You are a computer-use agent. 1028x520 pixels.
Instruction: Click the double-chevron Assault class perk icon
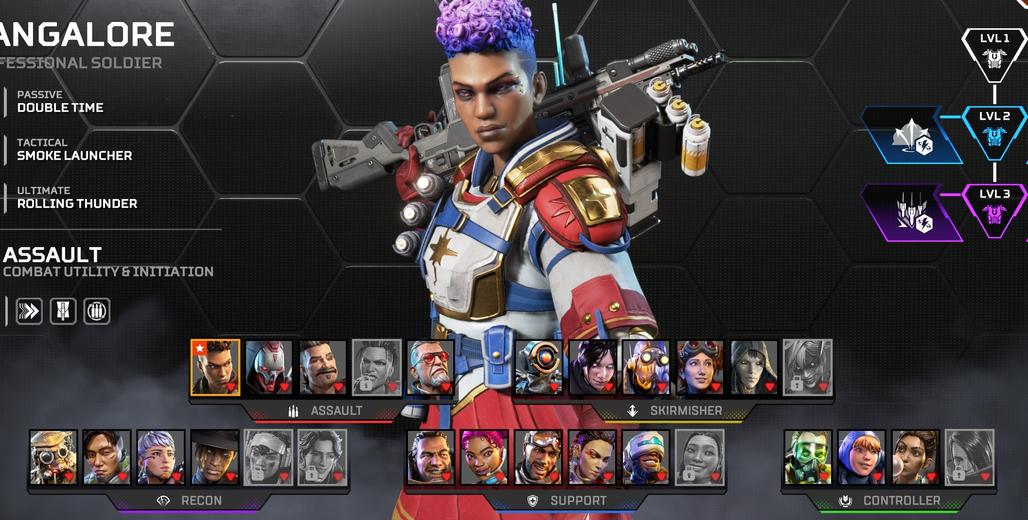(x=29, y=311)
